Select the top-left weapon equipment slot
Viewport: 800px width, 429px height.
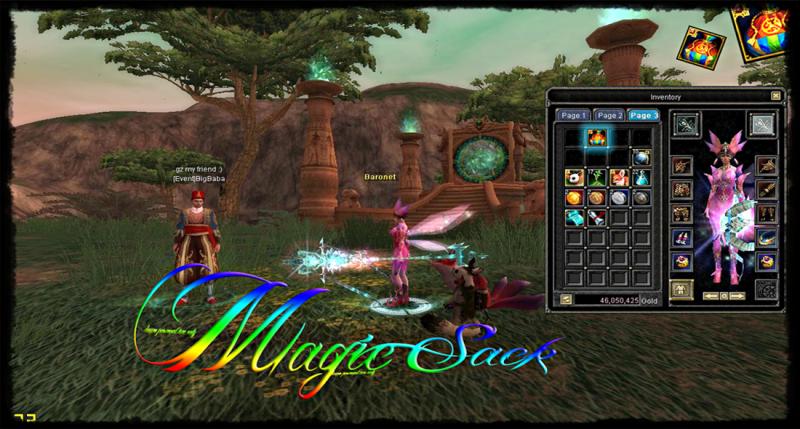(687, 125)
